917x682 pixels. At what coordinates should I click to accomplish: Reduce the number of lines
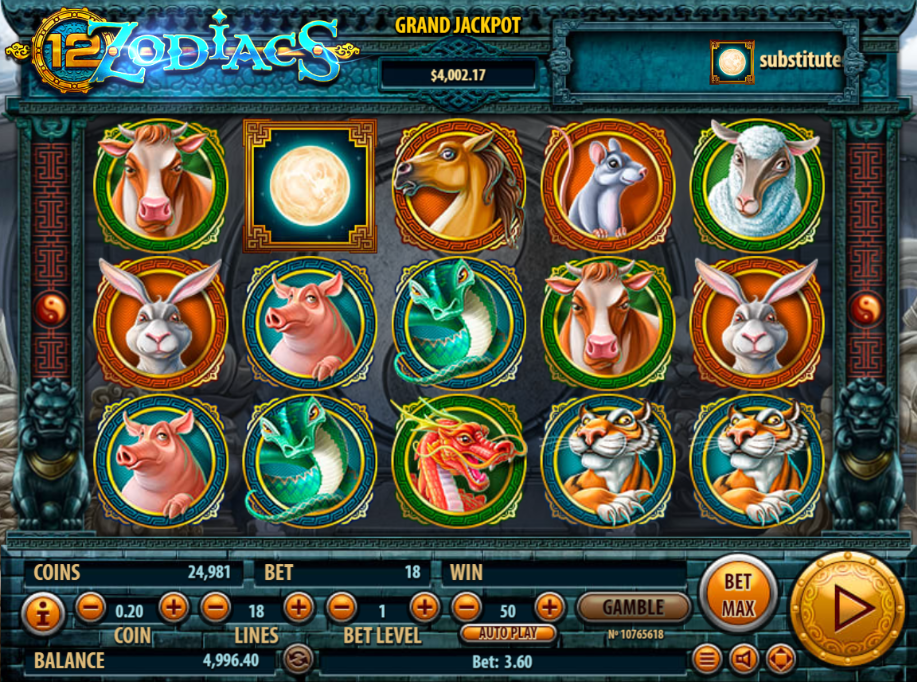click(215, 607)
